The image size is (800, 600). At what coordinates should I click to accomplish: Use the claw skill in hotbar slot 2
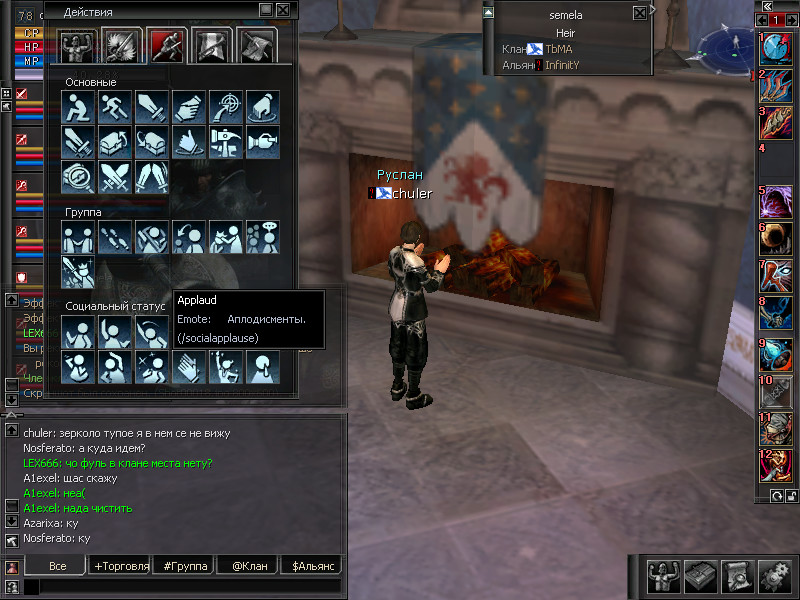click(777, 86)
